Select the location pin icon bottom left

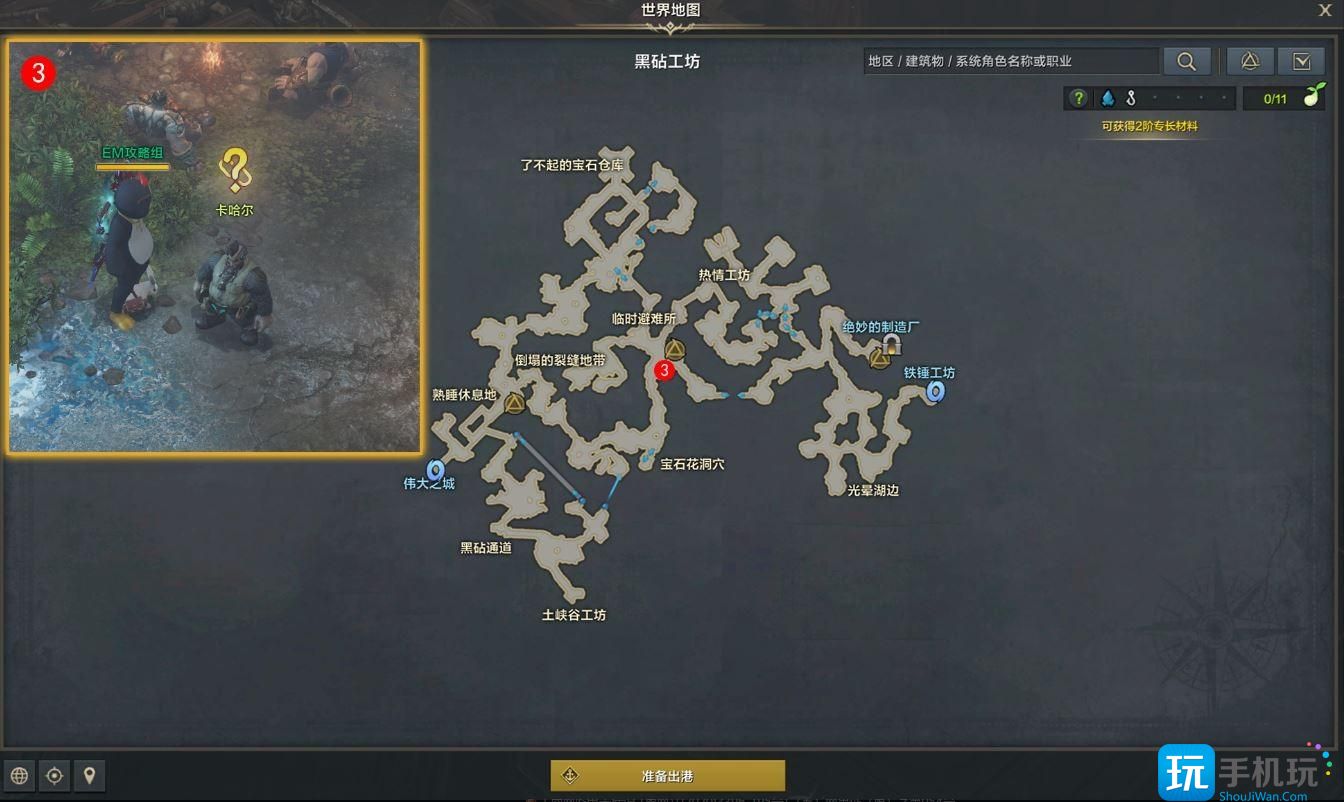89,775
